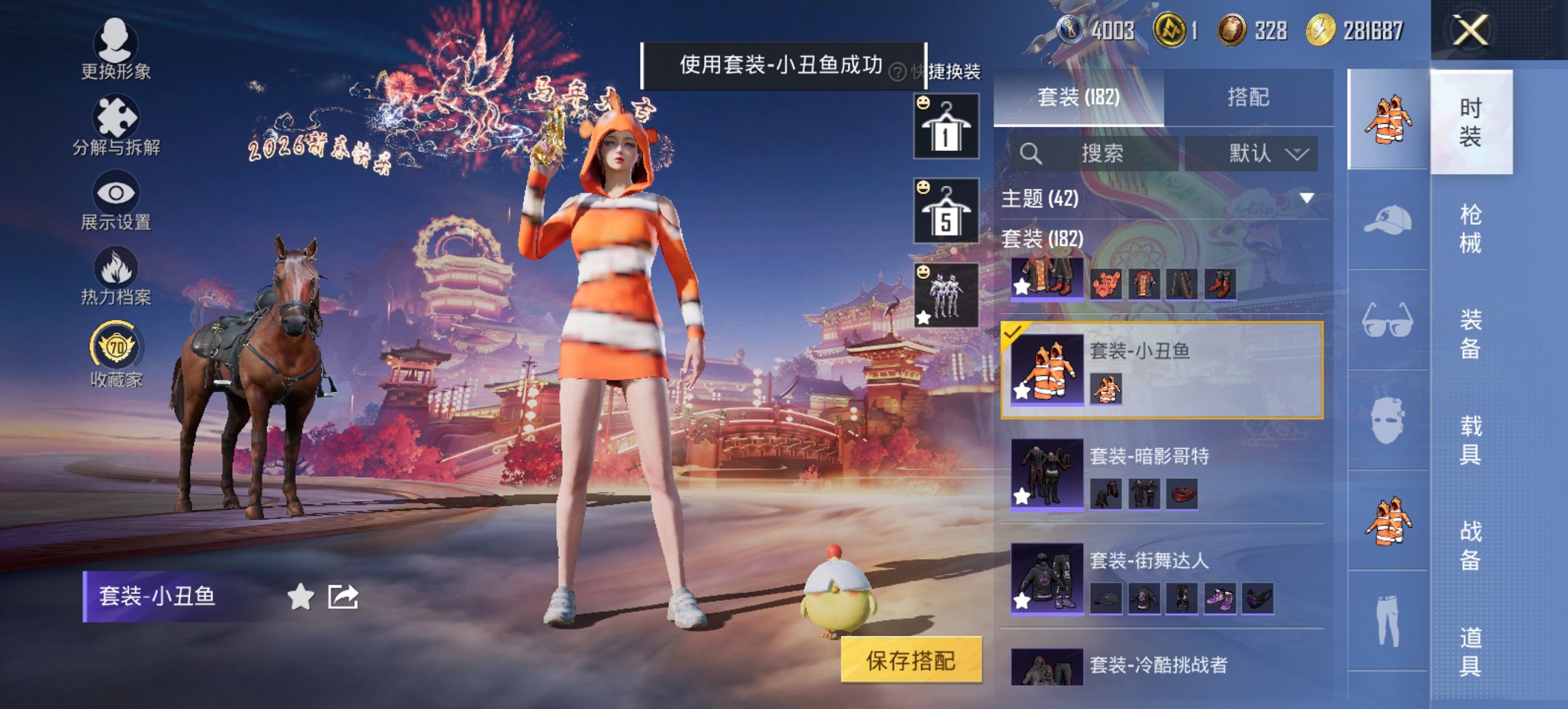1568x709 pixels.
Task: Collapse the 主题 (42) section
Action: tap(1307, 199)
